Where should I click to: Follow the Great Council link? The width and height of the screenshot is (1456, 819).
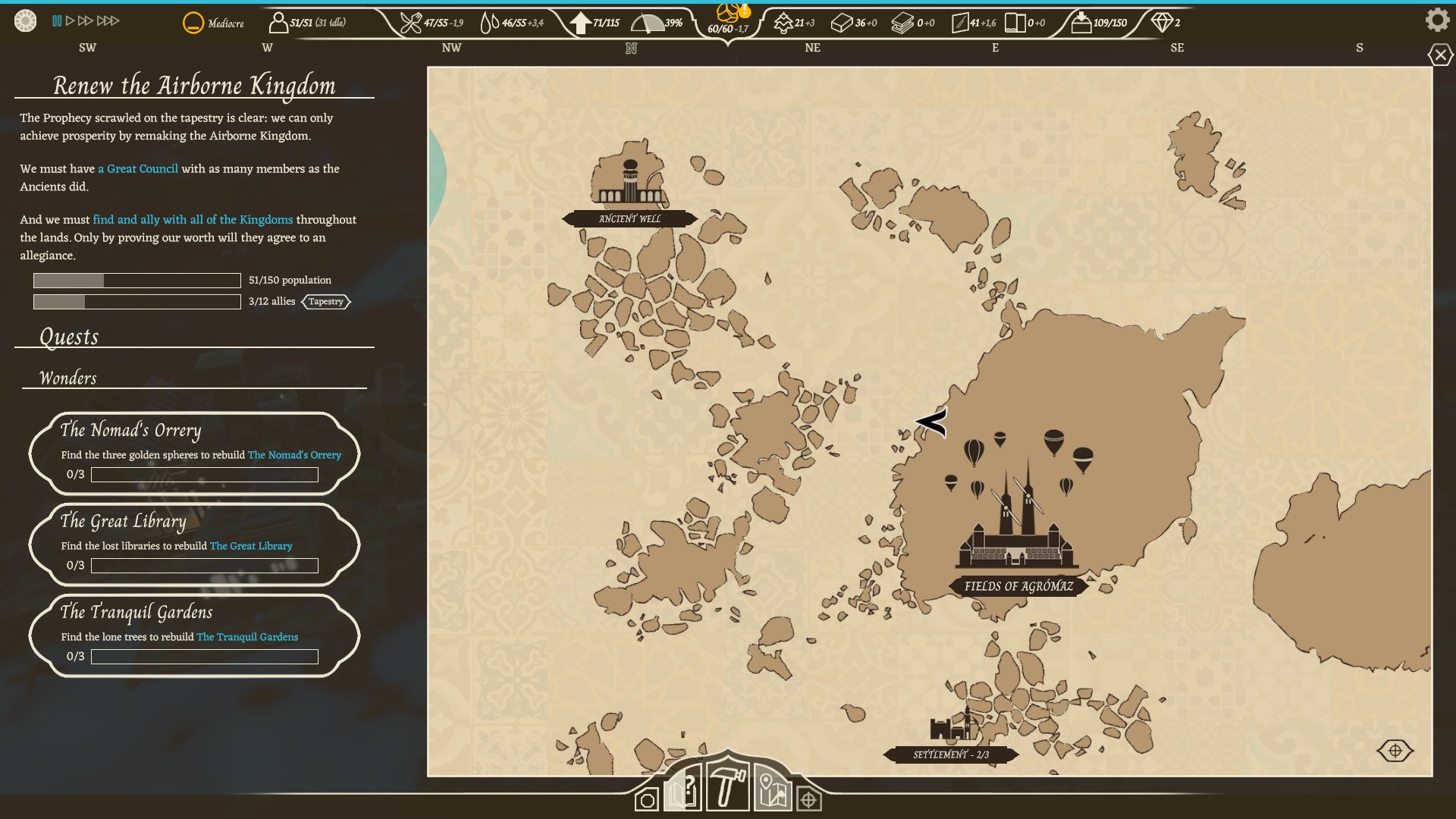point(138,169)
